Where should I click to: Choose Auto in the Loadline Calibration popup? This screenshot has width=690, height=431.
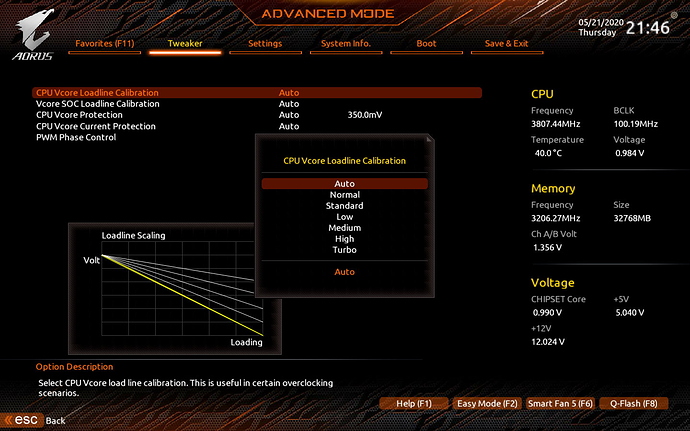(344, 184)
